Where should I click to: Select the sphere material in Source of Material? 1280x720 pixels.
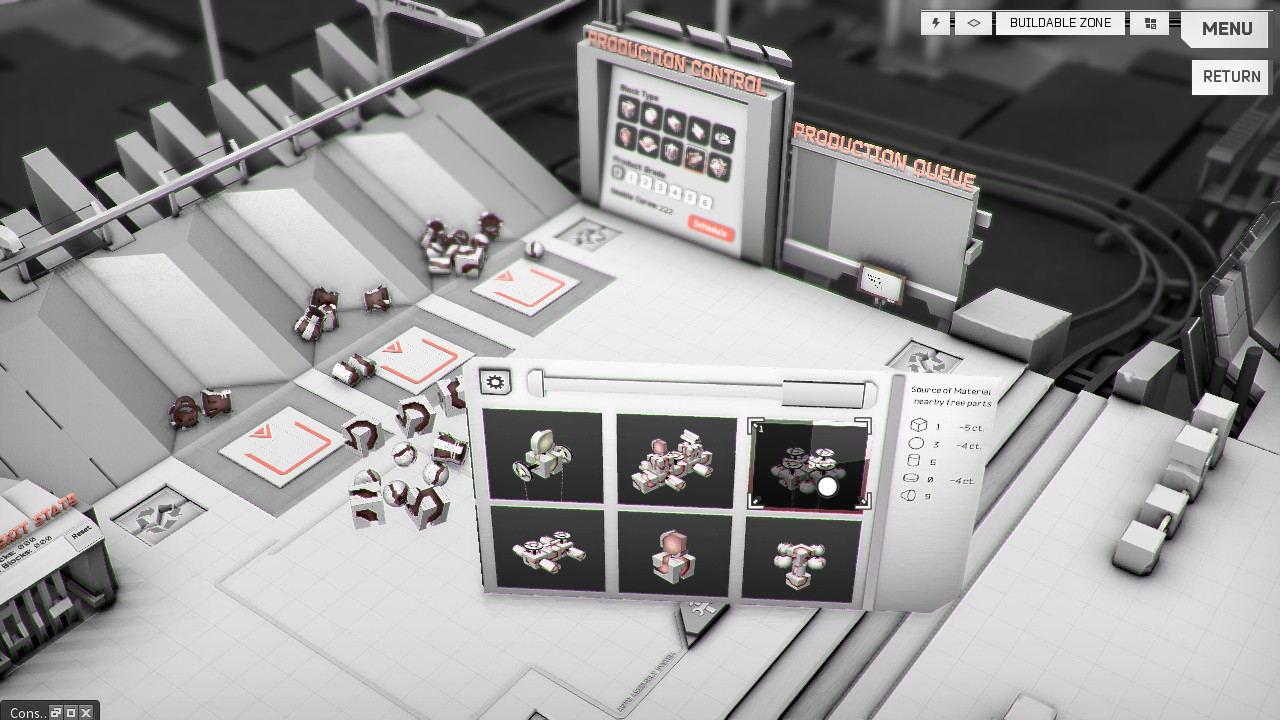point(916,443)
